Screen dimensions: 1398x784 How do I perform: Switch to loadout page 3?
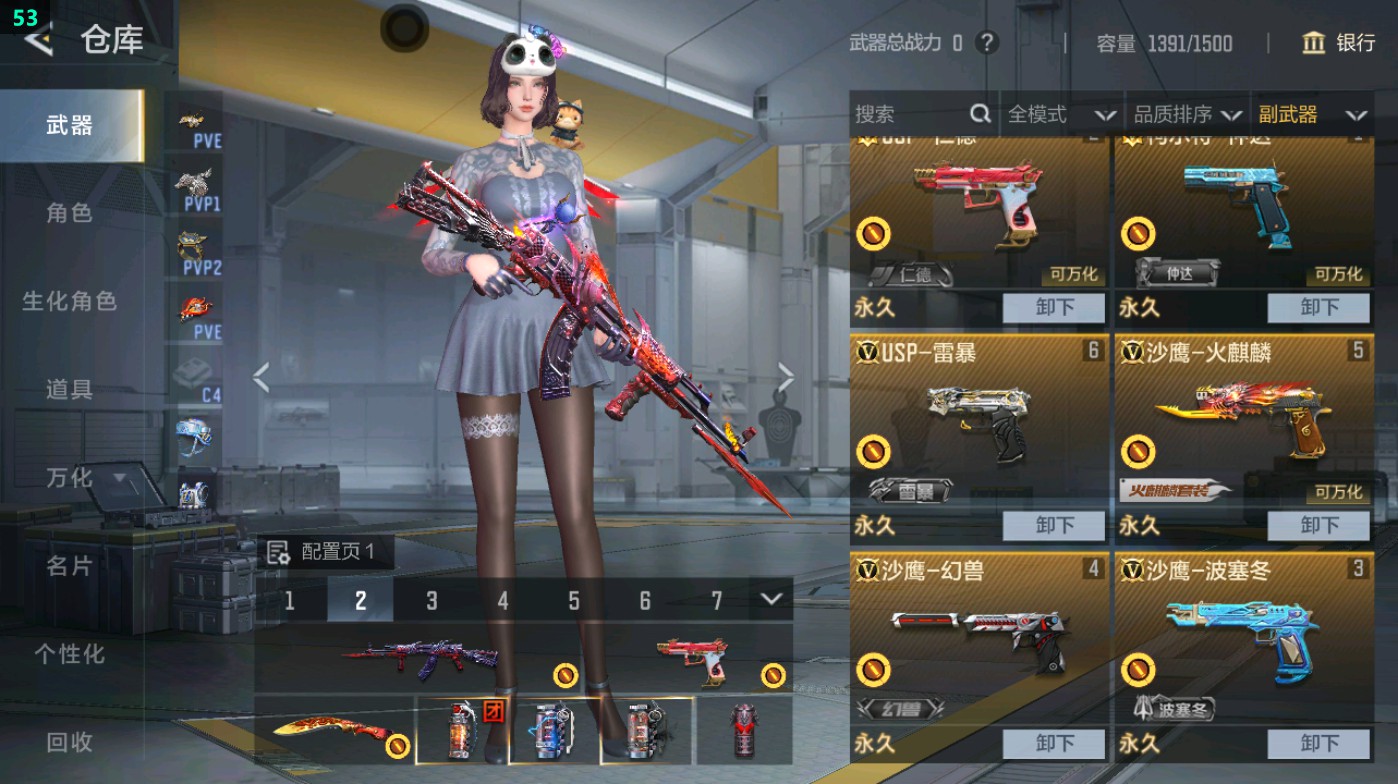[x=432, y=600]
